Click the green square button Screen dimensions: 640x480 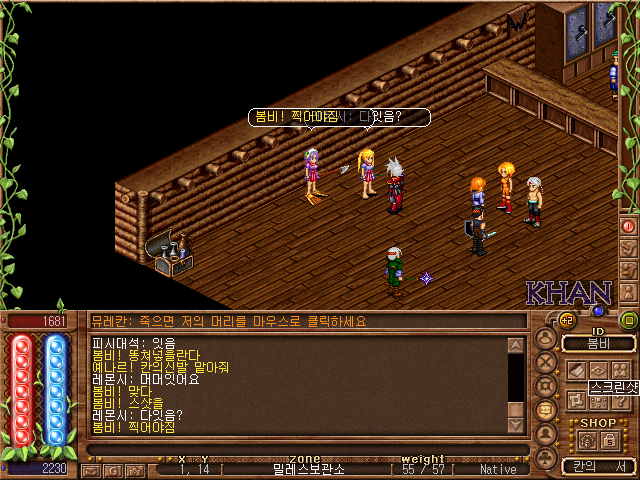629,320
